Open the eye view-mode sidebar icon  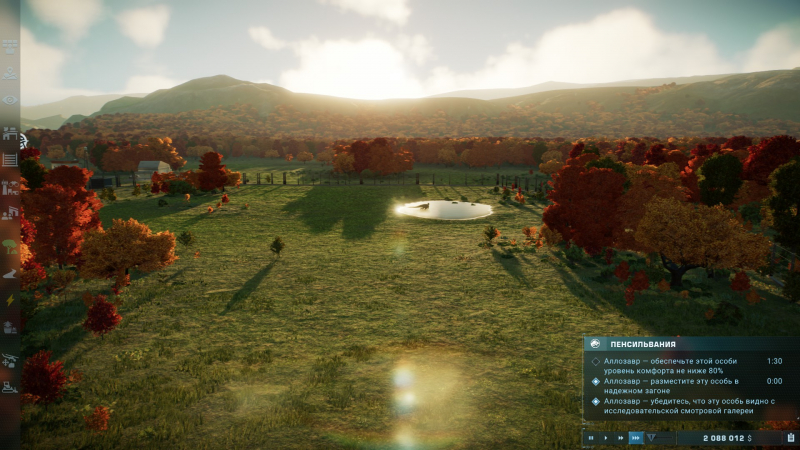click(x=10, y=100)
